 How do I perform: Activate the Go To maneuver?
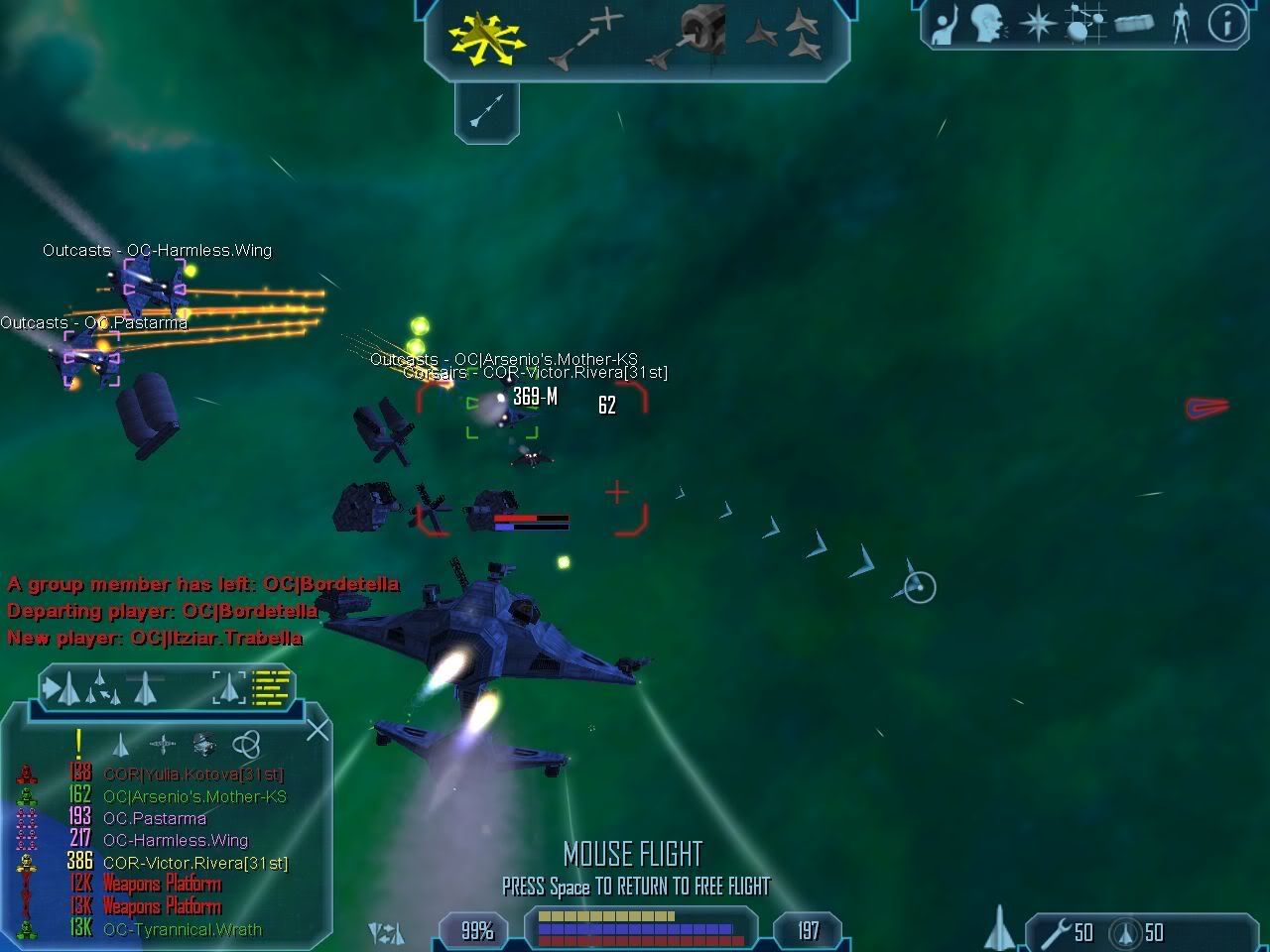coord(585,41)
